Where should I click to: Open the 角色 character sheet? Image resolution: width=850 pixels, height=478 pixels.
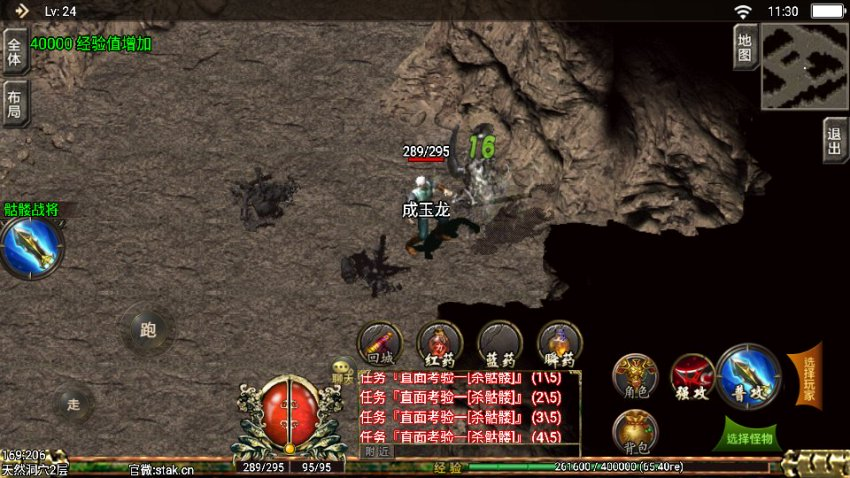(635, 376)
